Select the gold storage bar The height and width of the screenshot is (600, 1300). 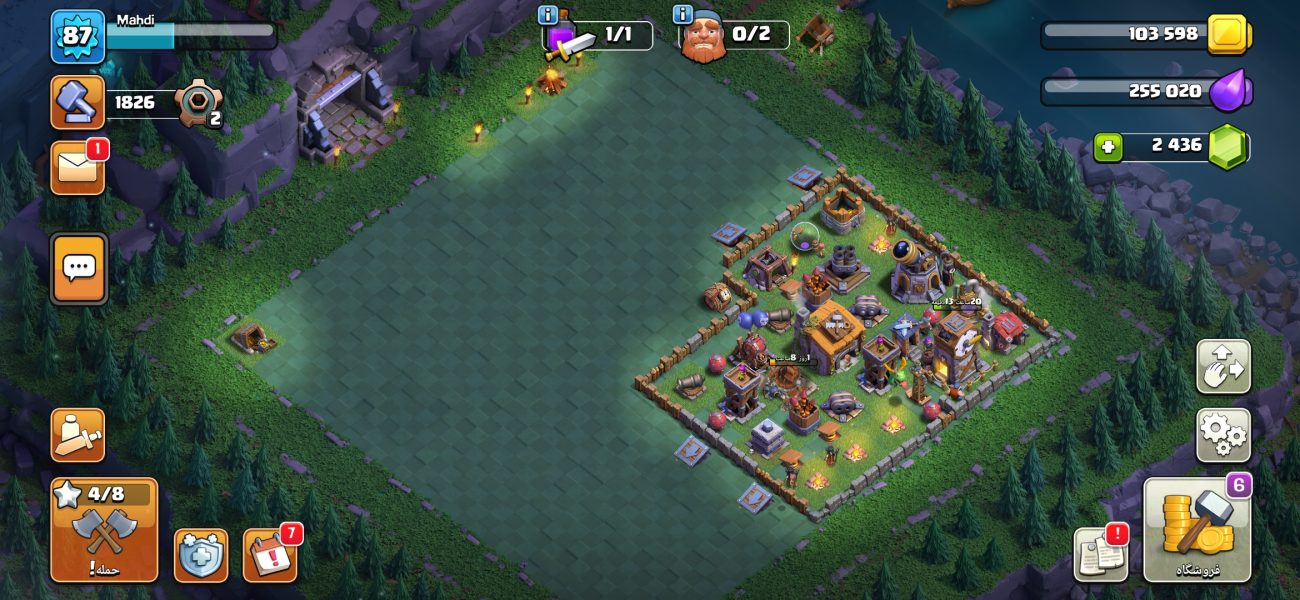[x=1143, y=35]
